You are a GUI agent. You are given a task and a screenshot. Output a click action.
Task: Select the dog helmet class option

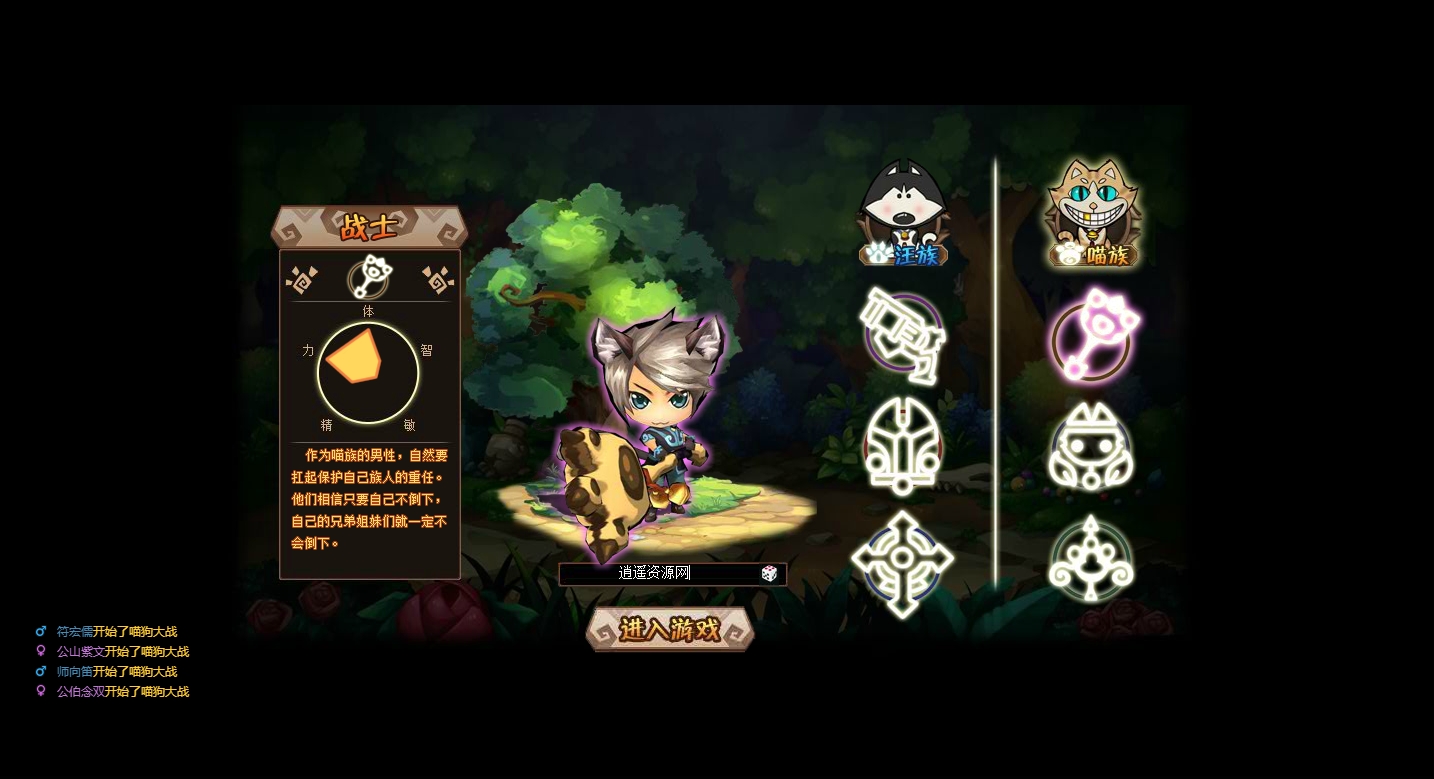point(903,445)
